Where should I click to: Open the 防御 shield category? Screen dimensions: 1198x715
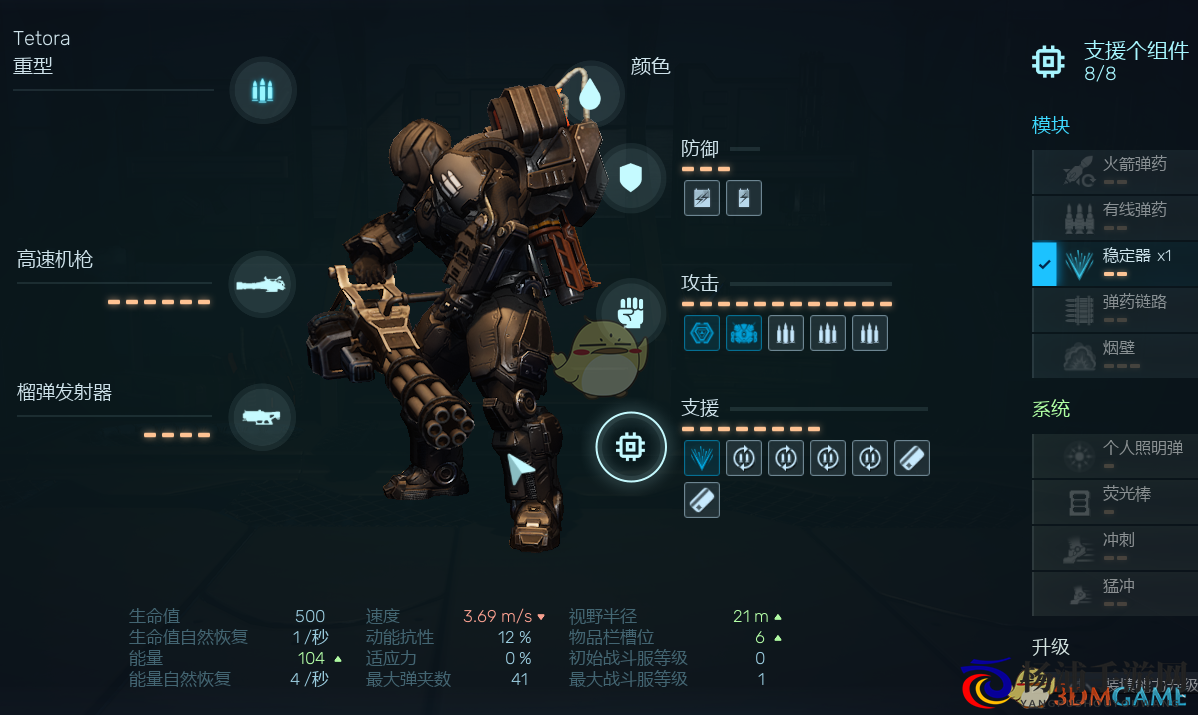630,179
